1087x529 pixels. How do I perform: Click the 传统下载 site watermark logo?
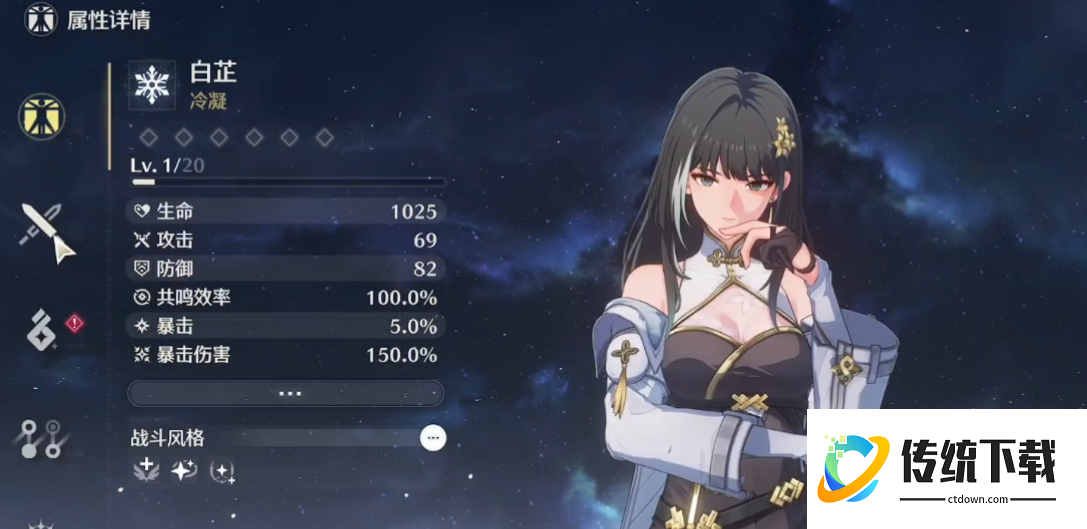pyautogui.click(x=945, y=468)
